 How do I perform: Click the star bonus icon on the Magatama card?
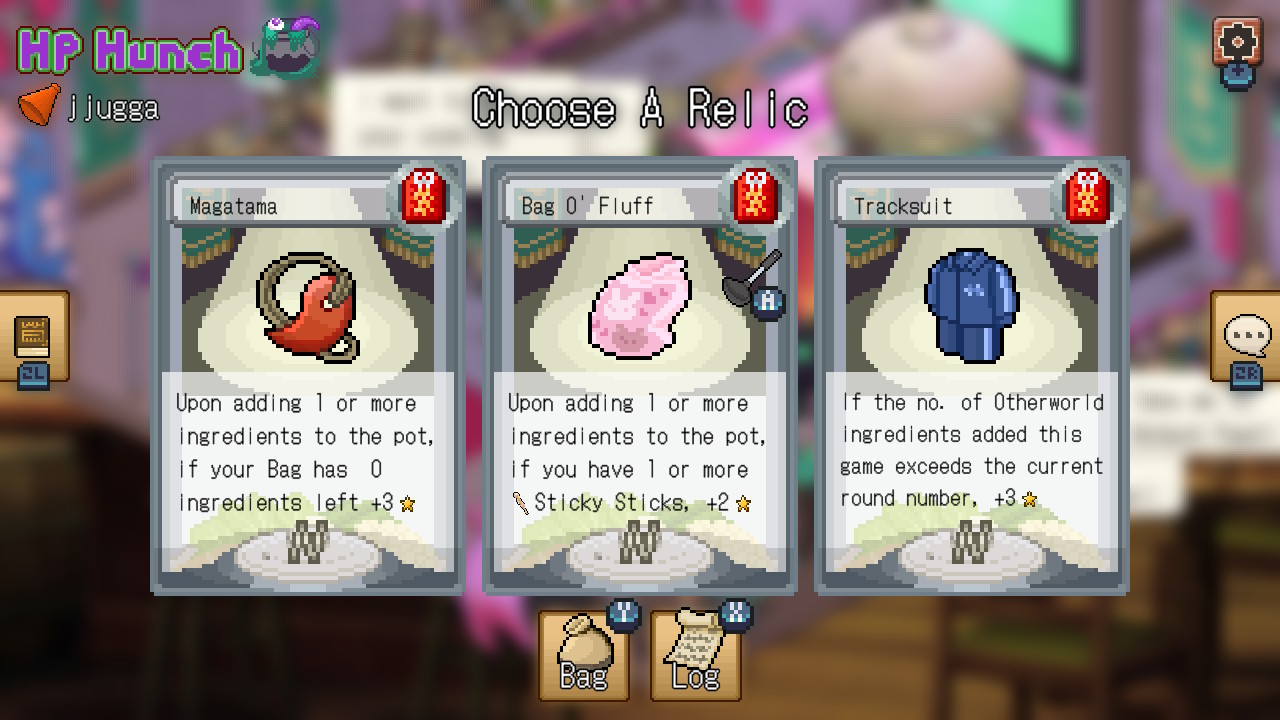click(x=406, y=504)
